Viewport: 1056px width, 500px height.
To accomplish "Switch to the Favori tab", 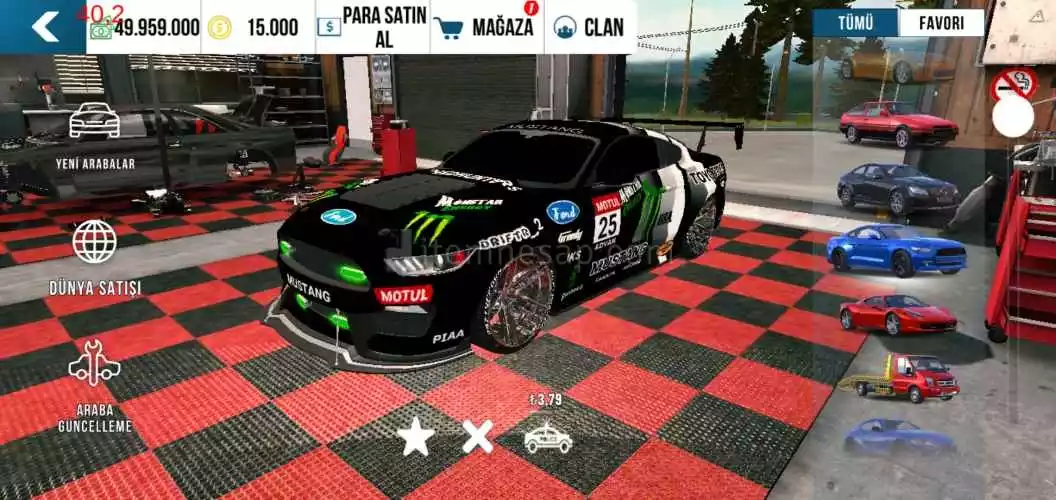I will 941,23.
